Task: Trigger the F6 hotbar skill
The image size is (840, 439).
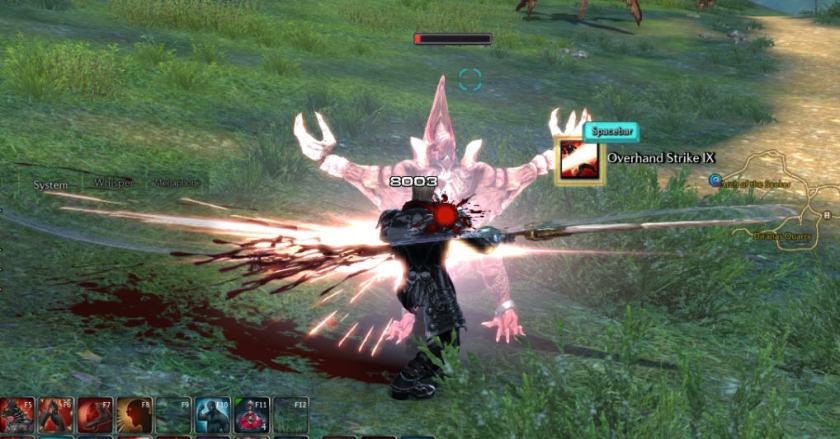Action: 56,415
